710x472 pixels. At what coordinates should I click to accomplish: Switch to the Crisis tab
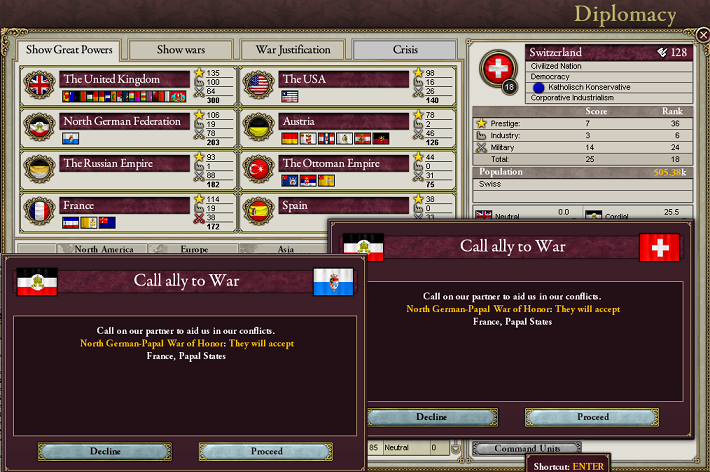coord(405,50)
